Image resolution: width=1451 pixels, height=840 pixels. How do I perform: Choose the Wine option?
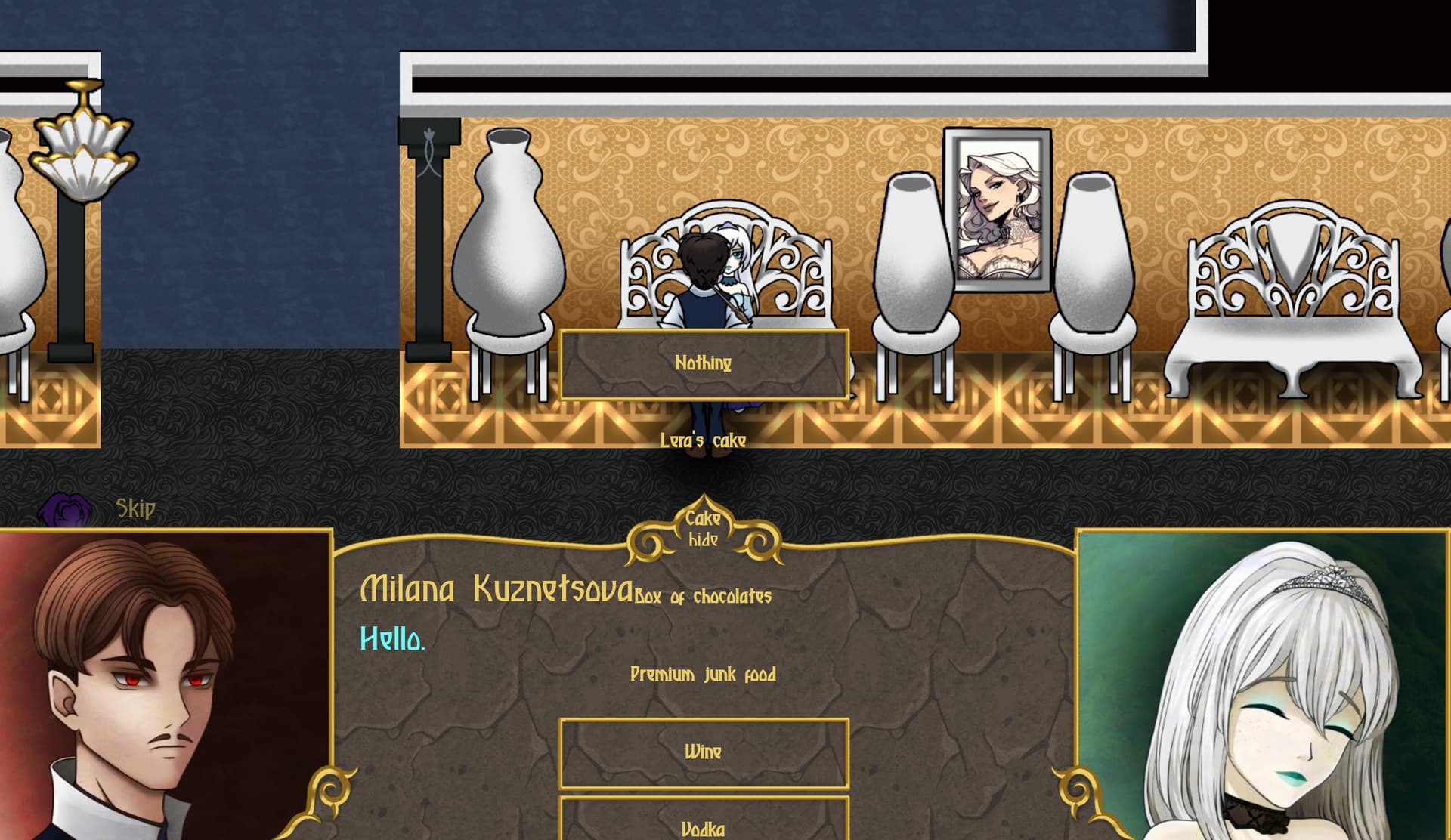pyautogui.click(x=704, y=752)
